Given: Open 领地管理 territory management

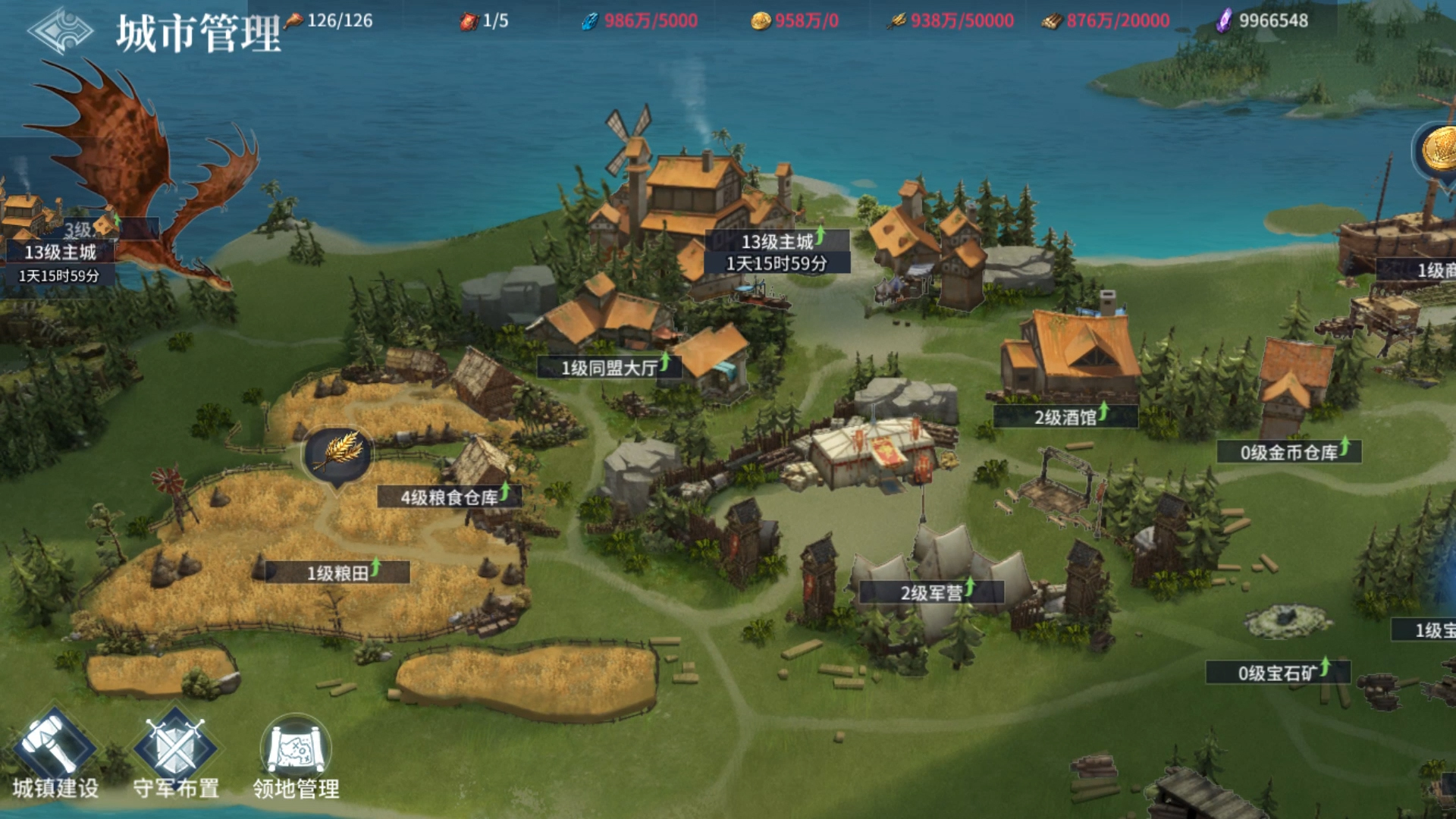Looking at the screenshot, I should click(x=296, y=755).
